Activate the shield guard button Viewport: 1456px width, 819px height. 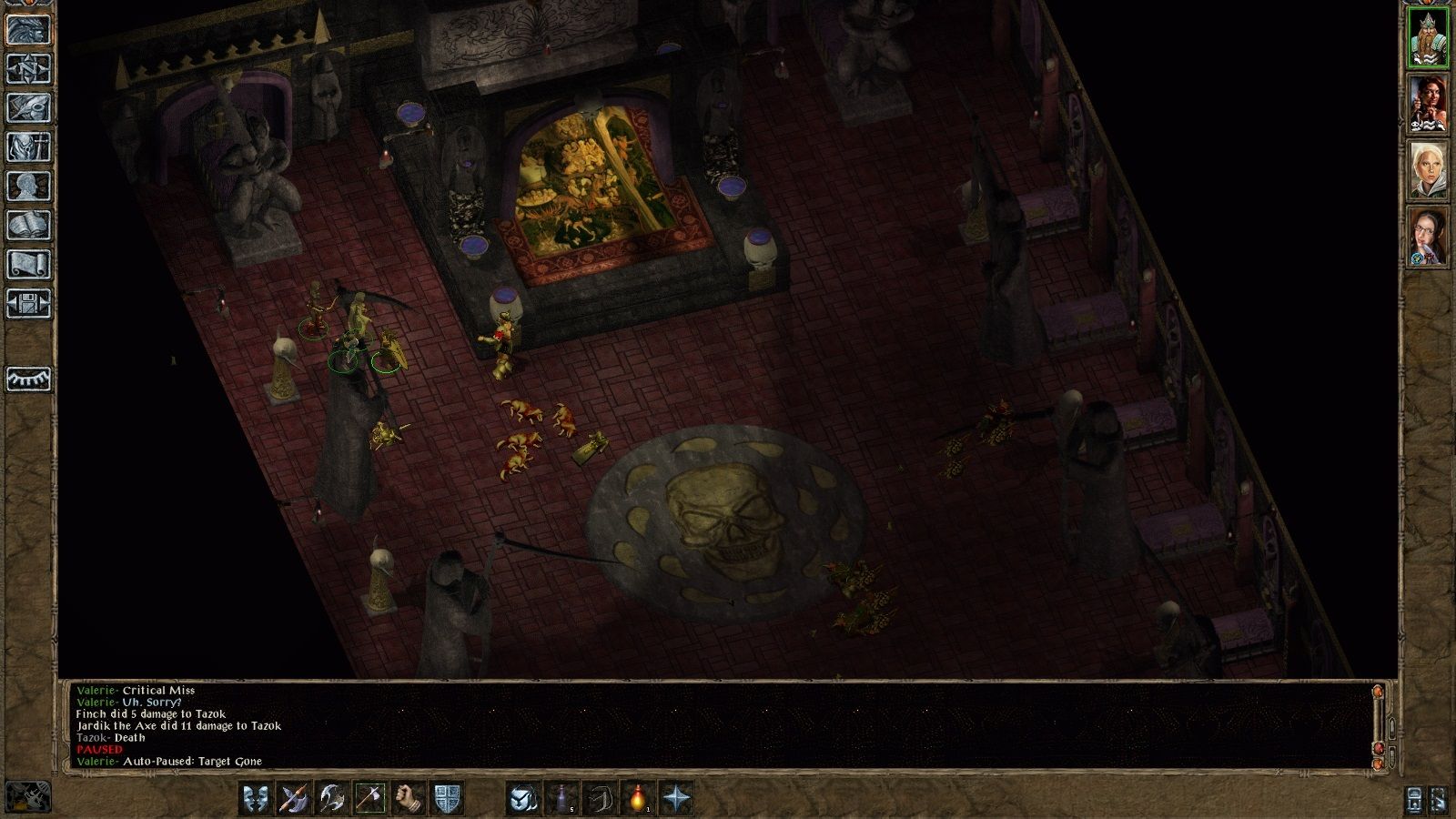point(447,798)
